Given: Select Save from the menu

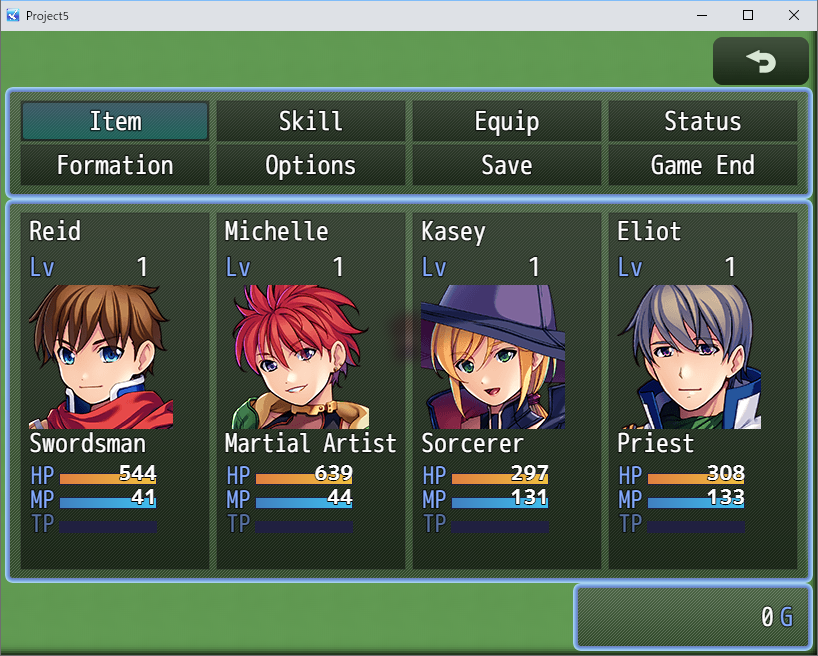Looking at the screenshot, I should [x=506, y=165].
